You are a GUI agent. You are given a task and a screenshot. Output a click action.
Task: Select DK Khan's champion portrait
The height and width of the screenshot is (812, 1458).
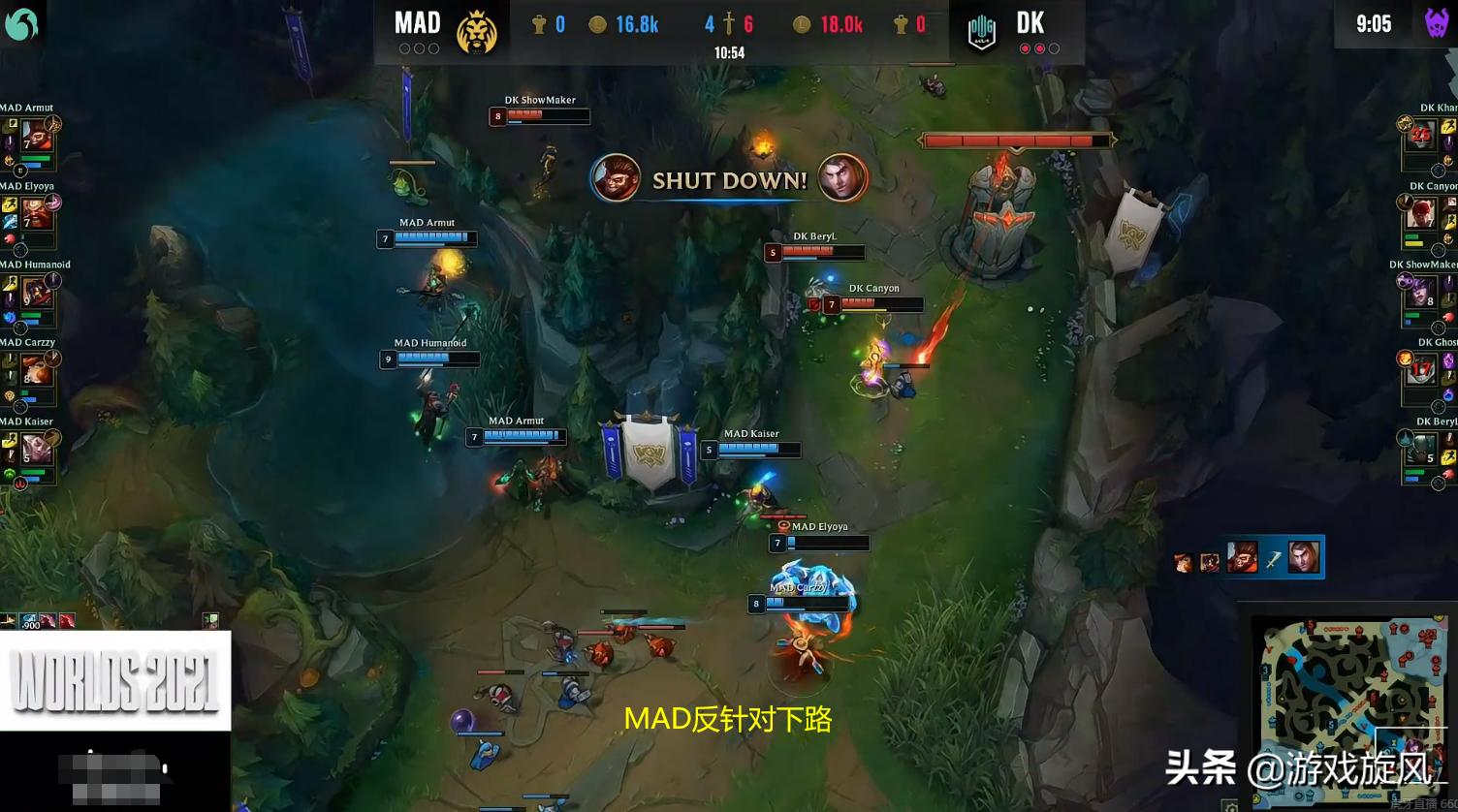click(1421, 135)
